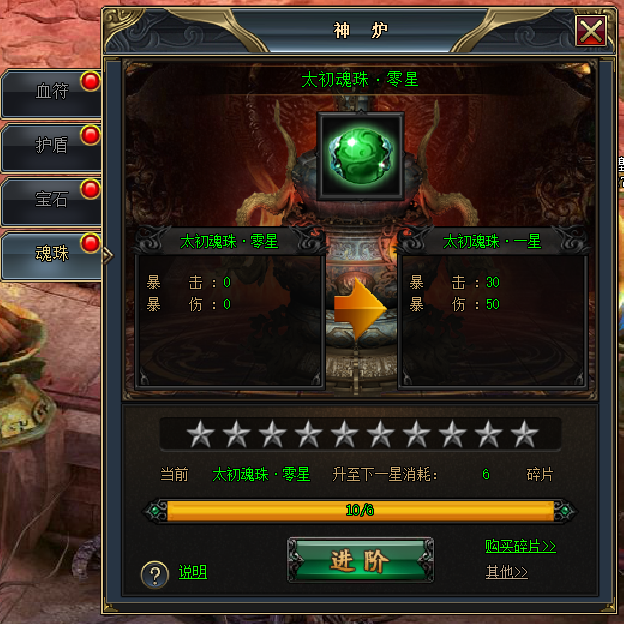Click the question mark help icon

154,574
